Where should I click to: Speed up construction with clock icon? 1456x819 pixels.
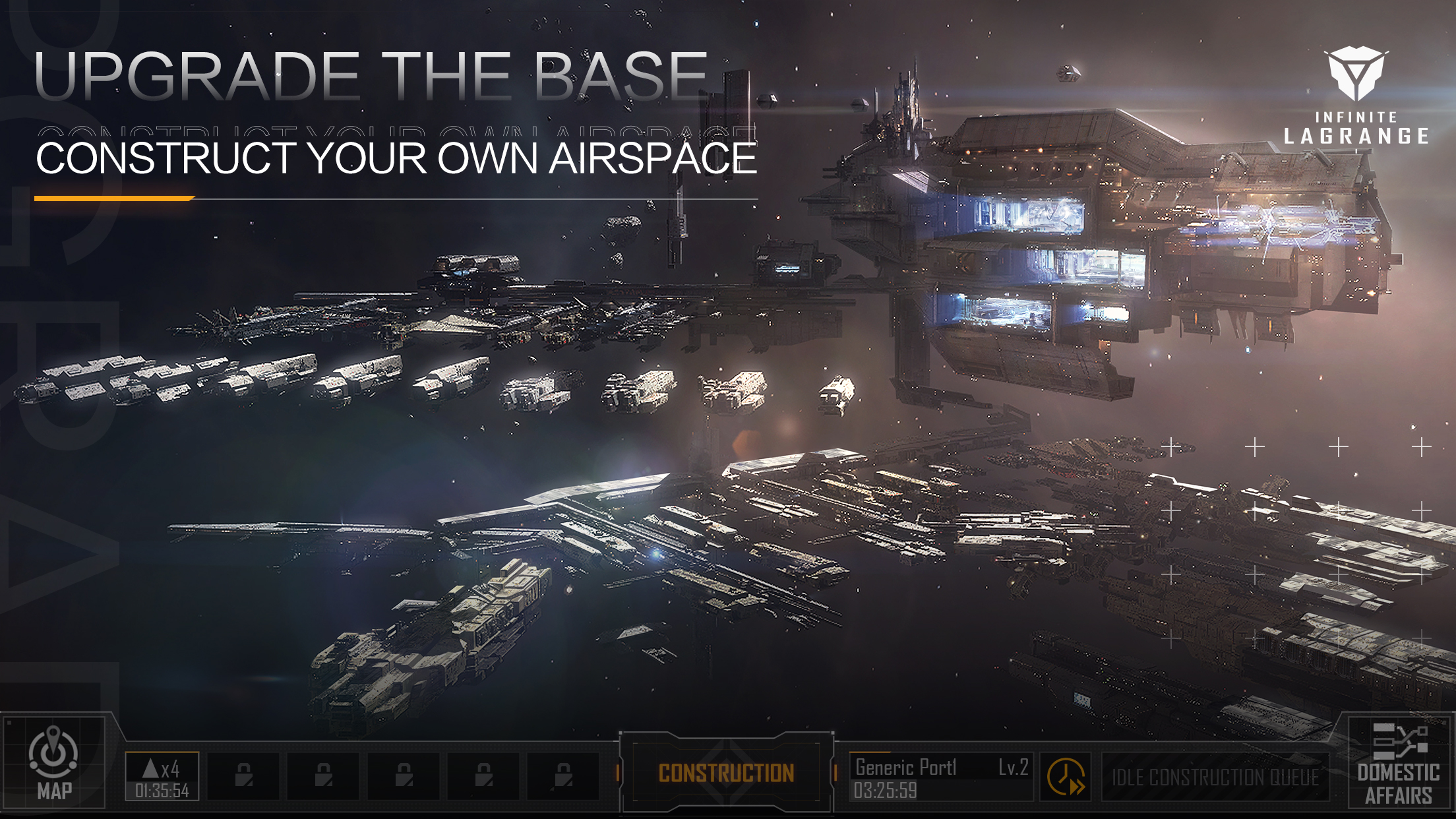1065,777
